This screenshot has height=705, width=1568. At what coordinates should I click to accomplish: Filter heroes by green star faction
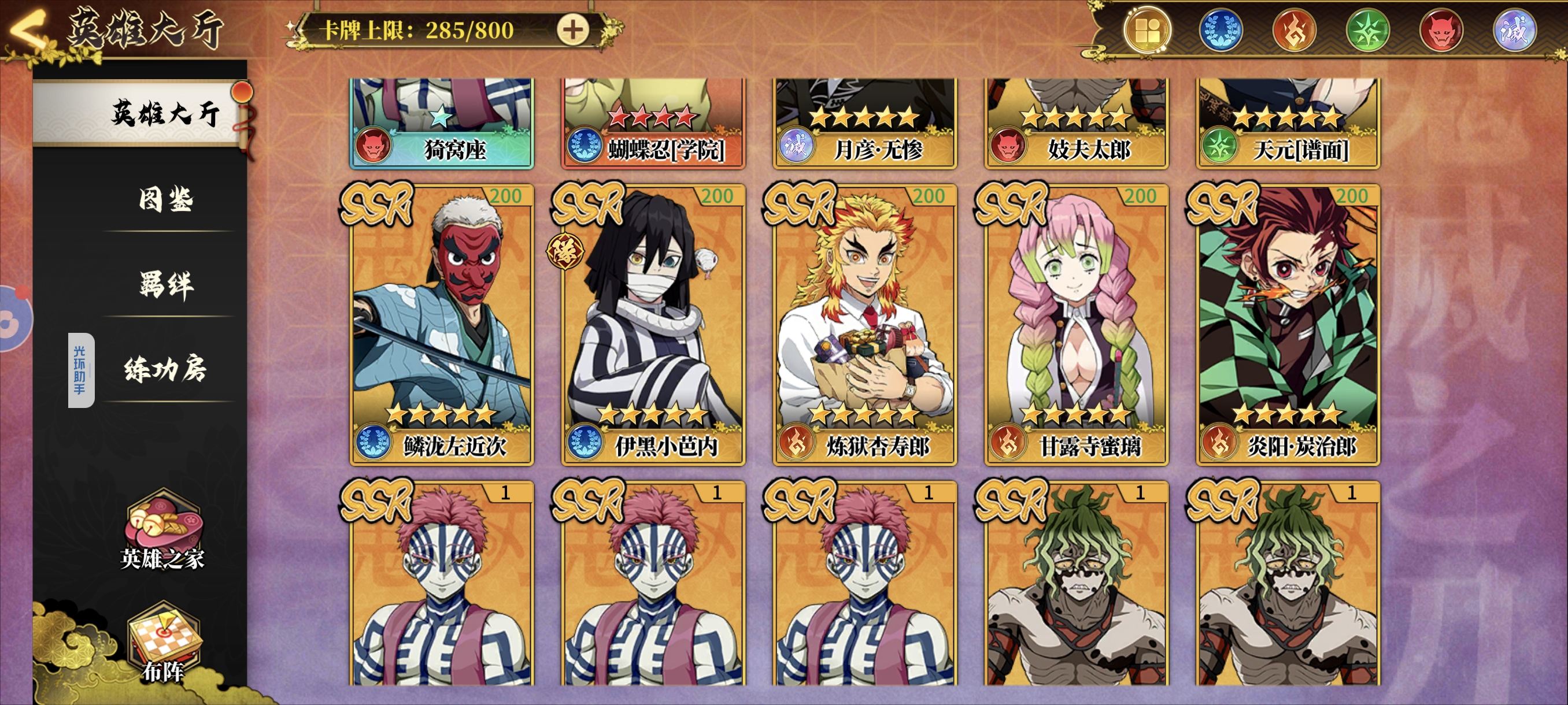pyautogui.click(x=1367, y=31)
